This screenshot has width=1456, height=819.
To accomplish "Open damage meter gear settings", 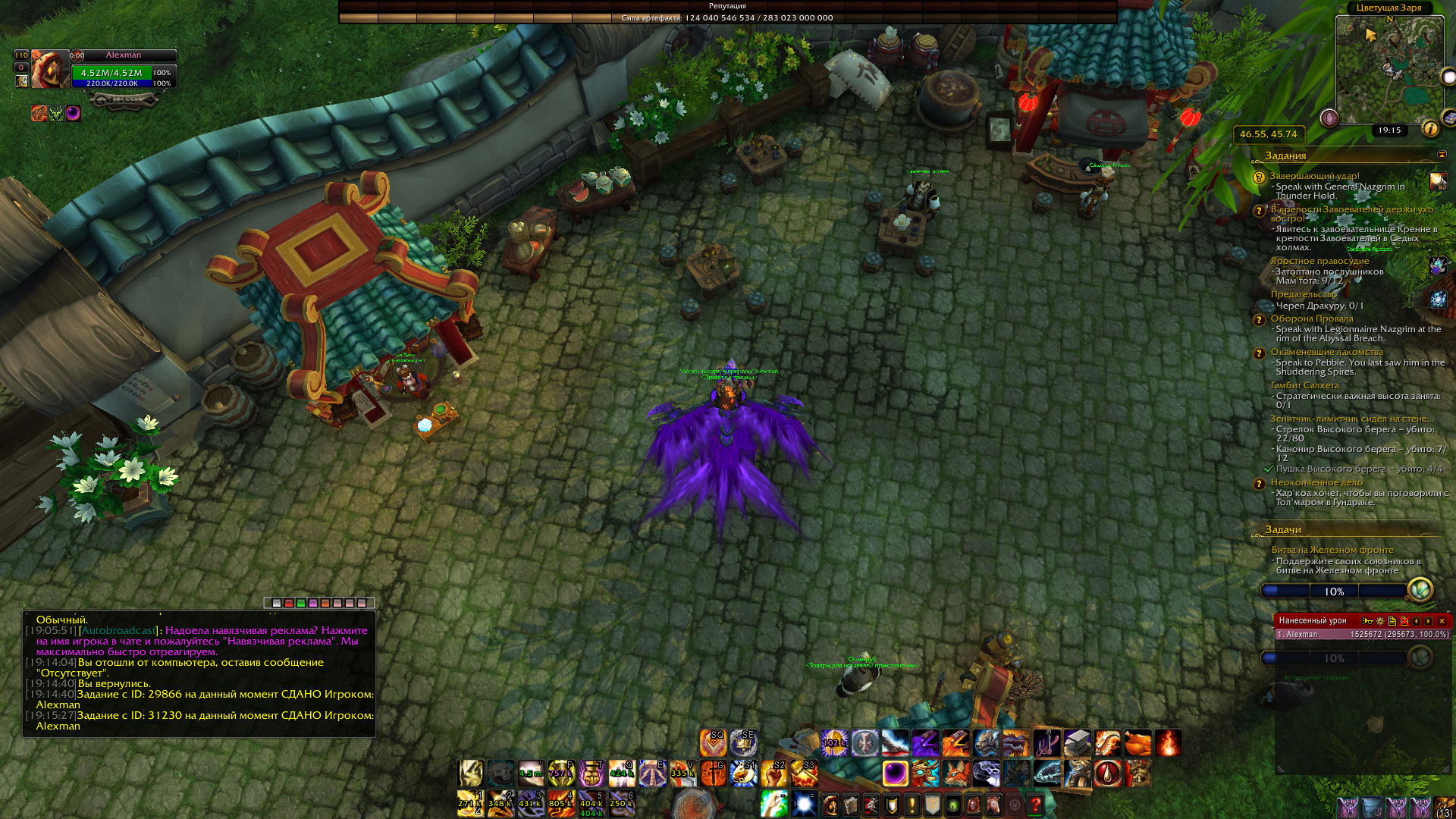I will pos(1380,621).
